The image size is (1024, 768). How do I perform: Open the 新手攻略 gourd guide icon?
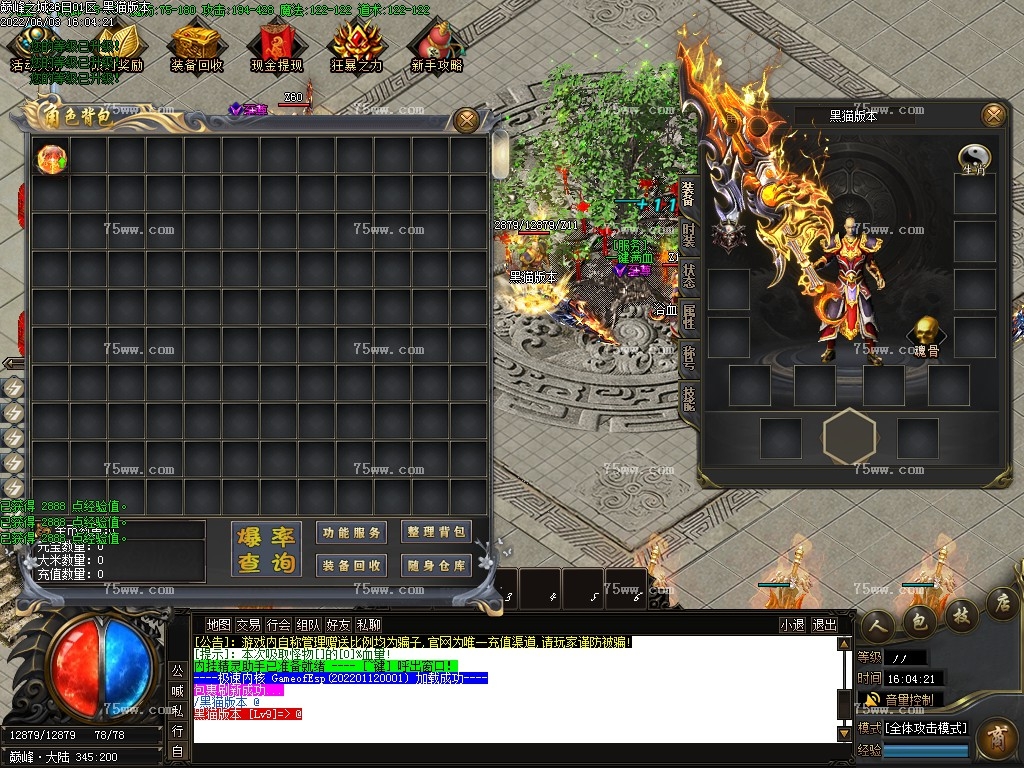point(436,48)
